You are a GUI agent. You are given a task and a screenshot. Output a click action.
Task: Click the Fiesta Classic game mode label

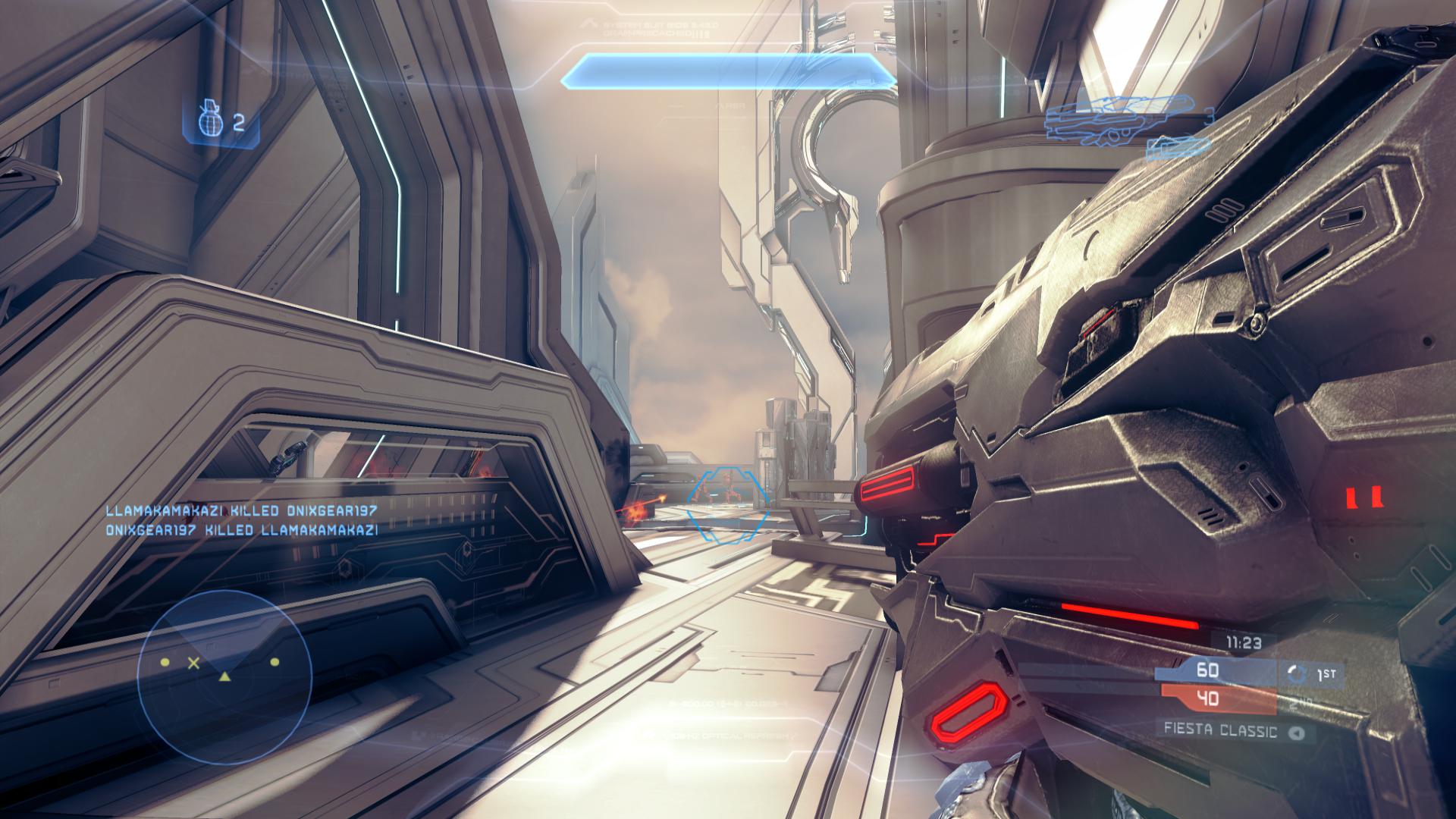click(x=1221, y=732)
